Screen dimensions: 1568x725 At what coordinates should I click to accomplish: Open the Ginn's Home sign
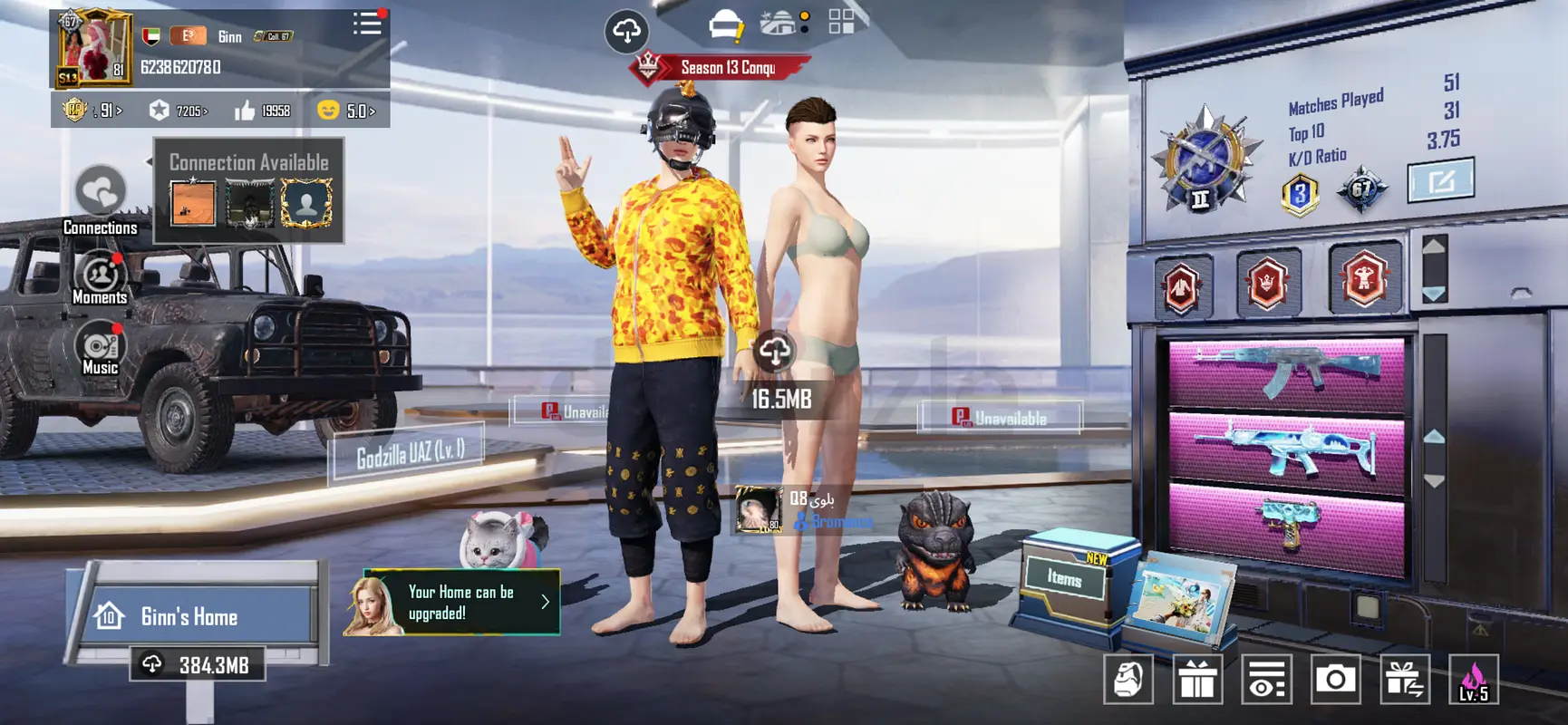pos(190,617)
